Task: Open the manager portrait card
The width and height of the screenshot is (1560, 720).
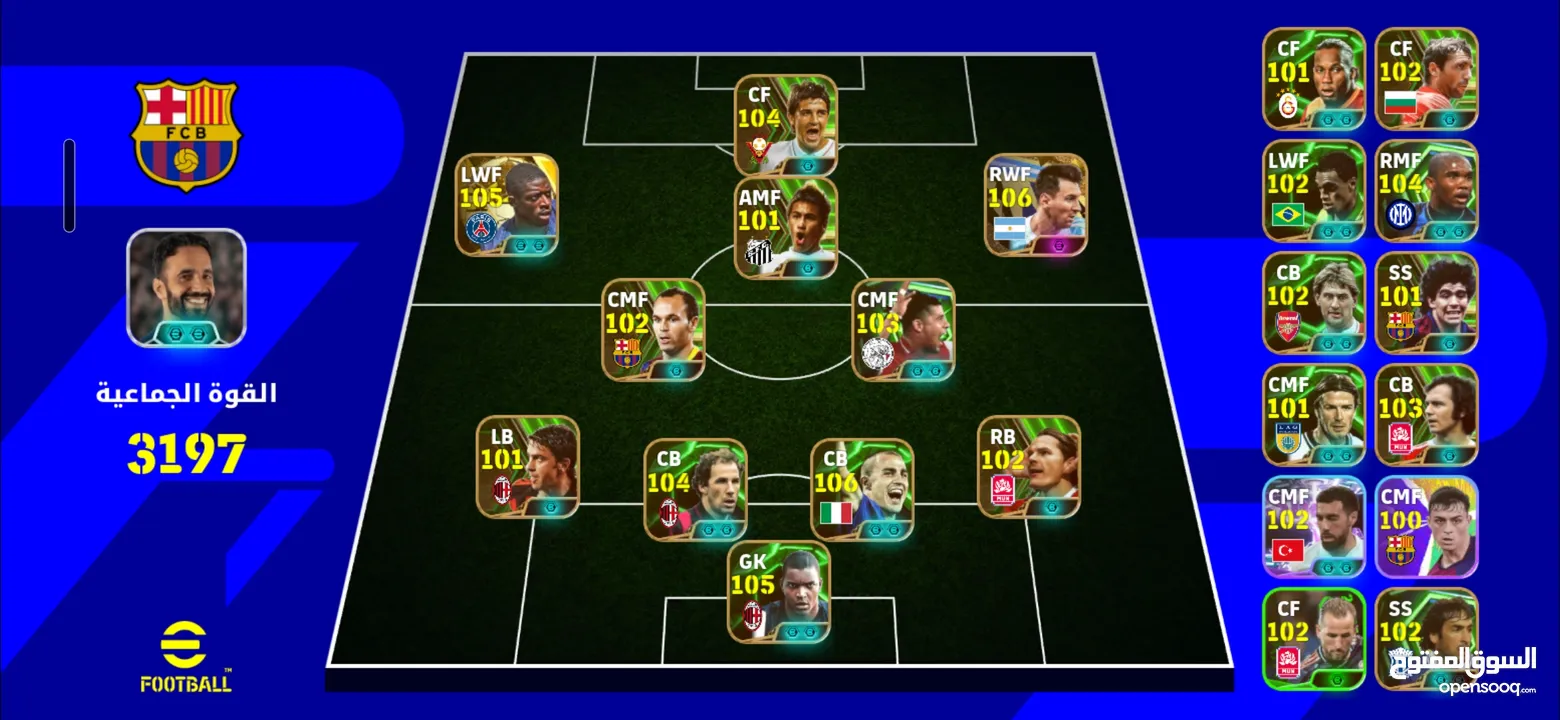Action: click(186, 288)
